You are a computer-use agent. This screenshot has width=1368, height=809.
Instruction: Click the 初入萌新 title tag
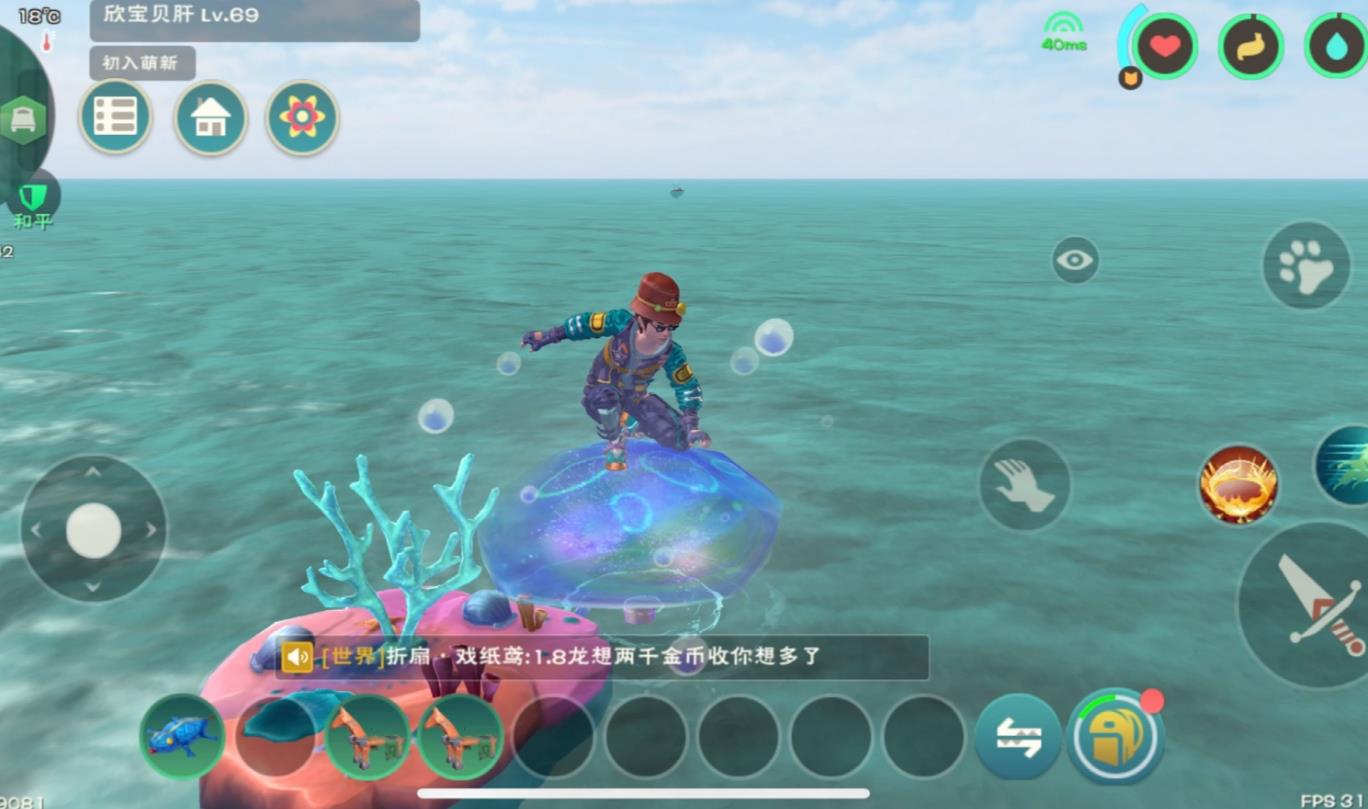[142, 63]
